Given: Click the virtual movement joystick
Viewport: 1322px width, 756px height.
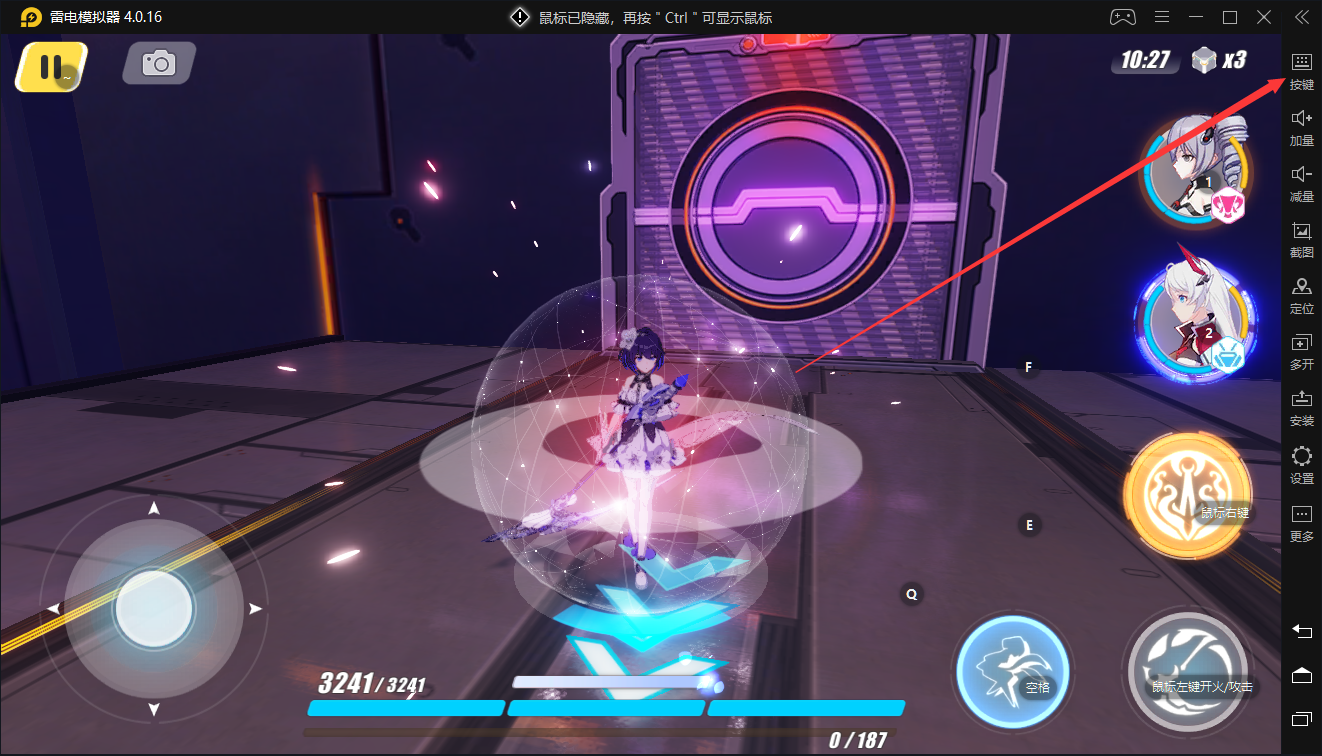Looking at the screenshot, I should click(x=154, y=608).
